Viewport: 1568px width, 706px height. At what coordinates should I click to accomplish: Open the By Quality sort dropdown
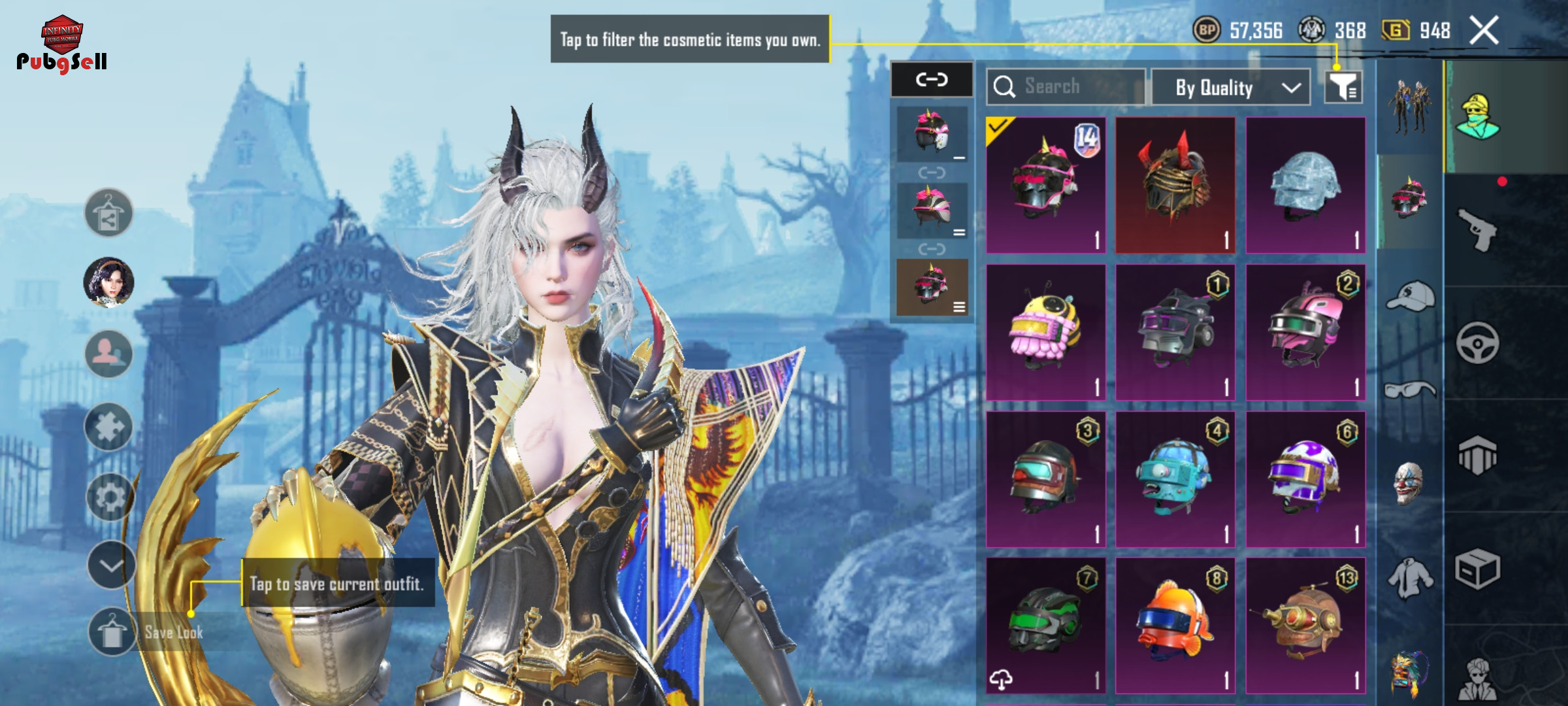click(1230, 88)
